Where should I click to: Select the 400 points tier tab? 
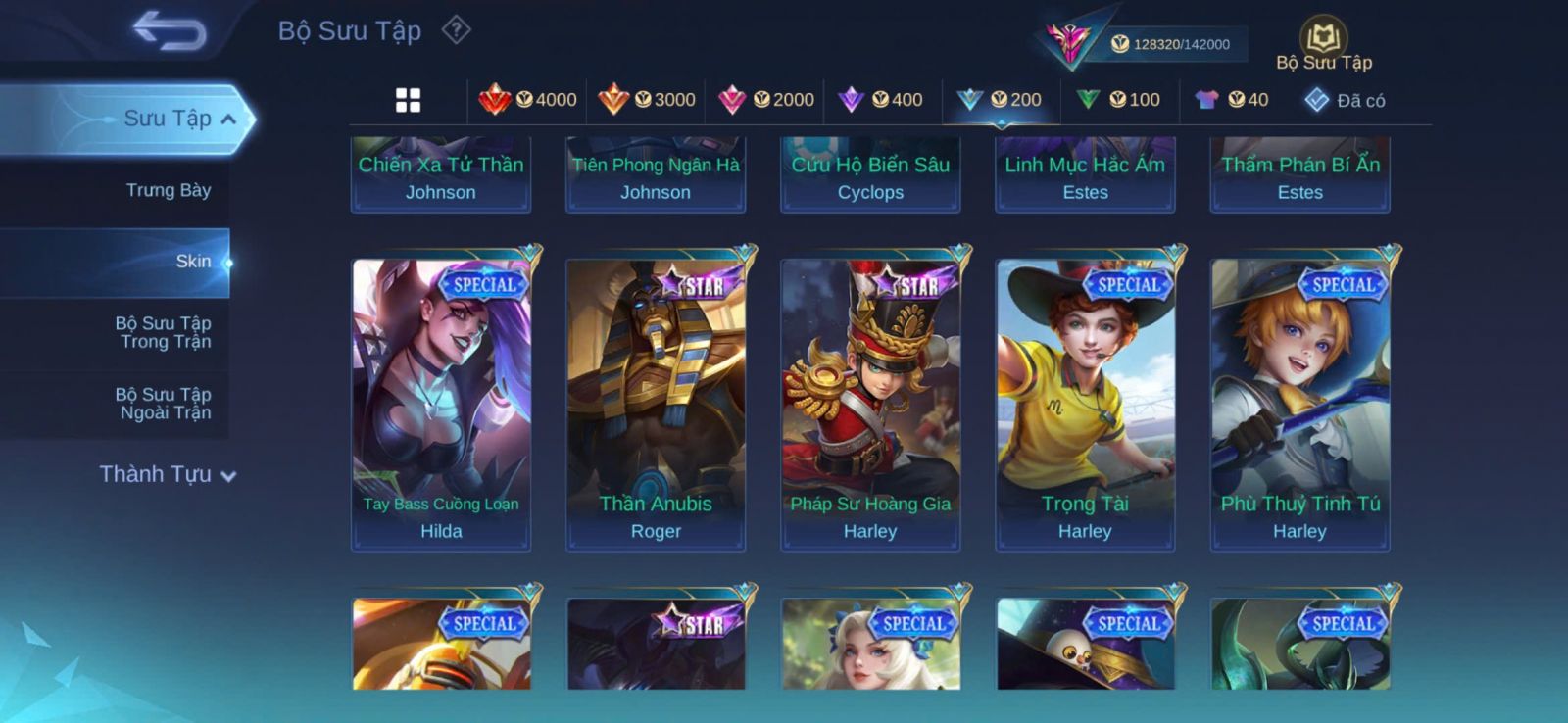click(881, 100)
